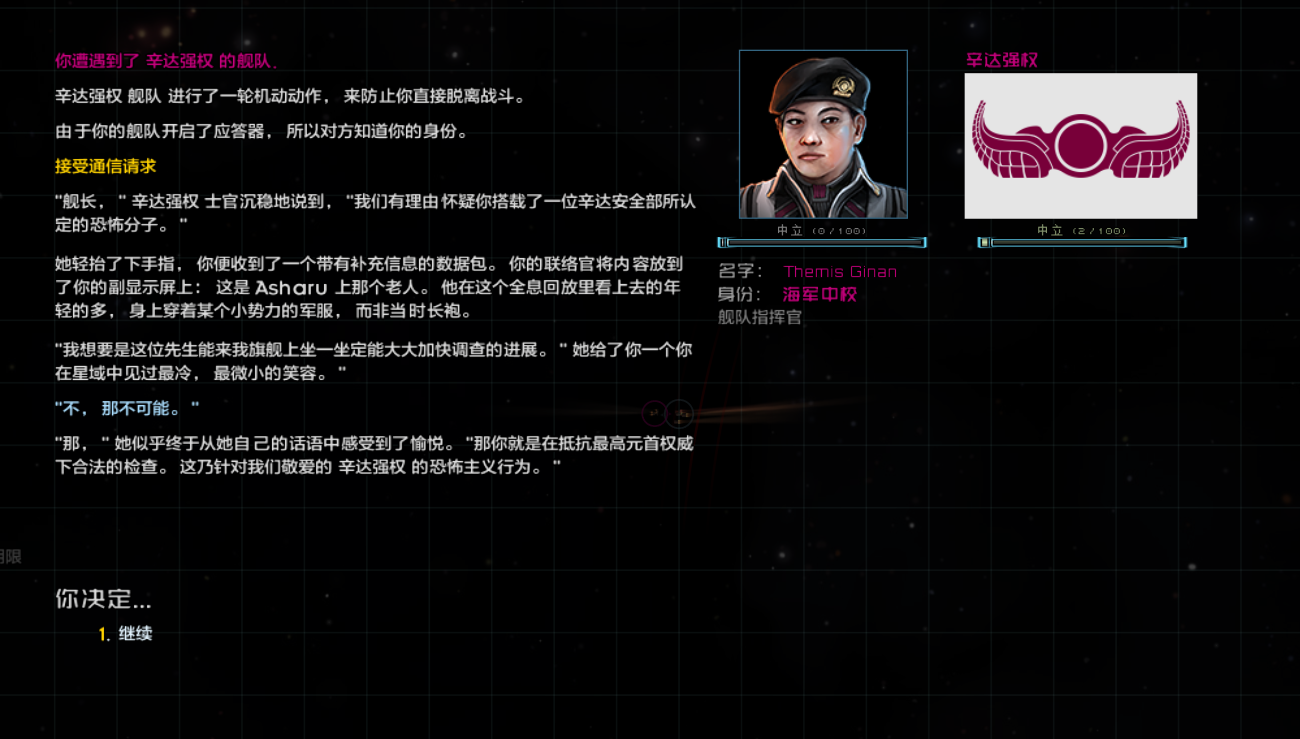The height and width of the screenshot is (739, 1300).
Task: Click Themis Ginan's portrait
Action: [823, 132]
